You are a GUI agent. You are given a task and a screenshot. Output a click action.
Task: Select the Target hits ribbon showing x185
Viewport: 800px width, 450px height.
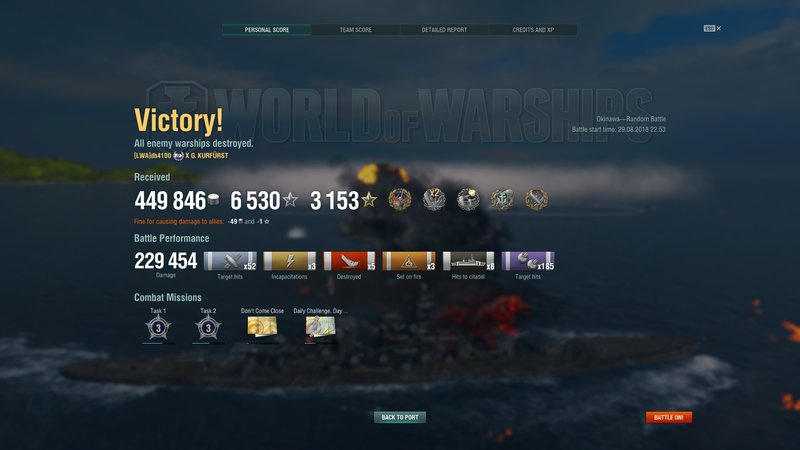point(529,262)
